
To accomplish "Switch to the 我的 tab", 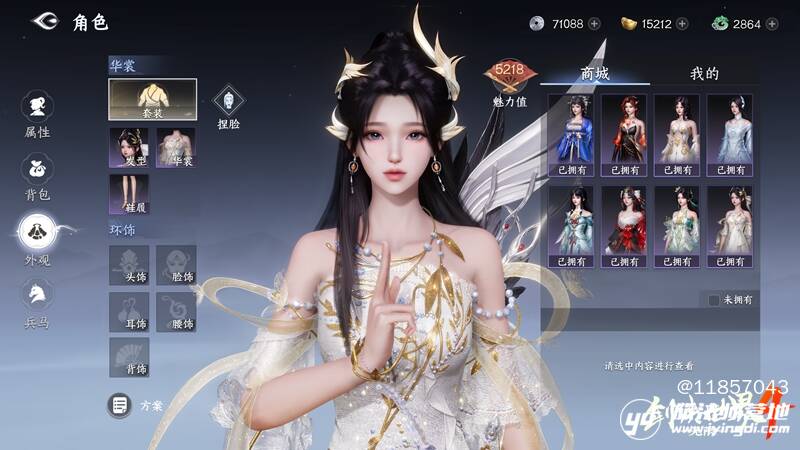I will [704, 74].
